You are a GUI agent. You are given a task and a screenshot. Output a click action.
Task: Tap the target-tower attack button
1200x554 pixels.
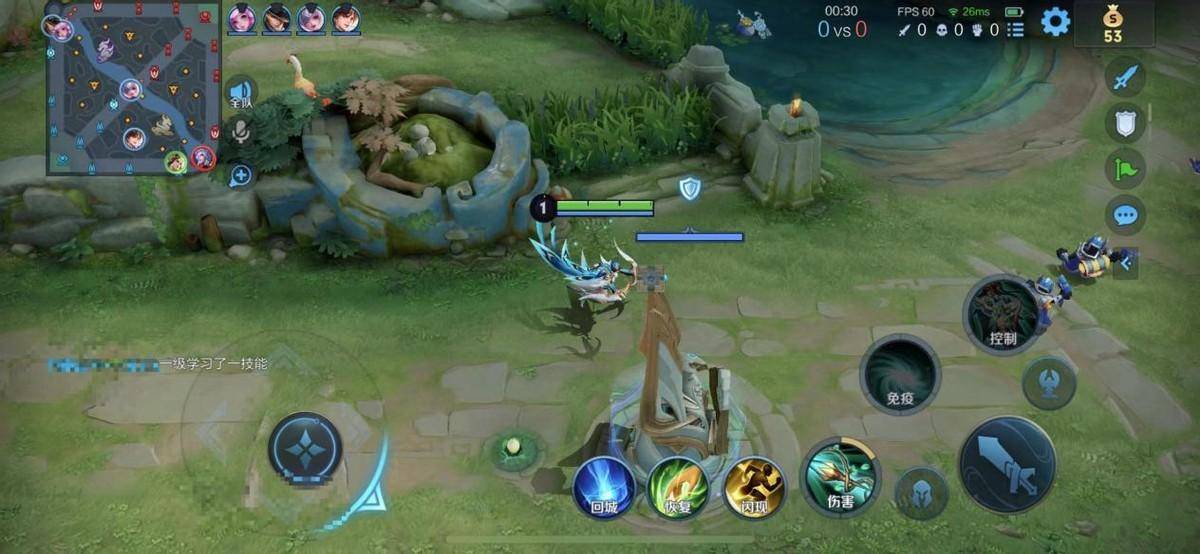1049,383
